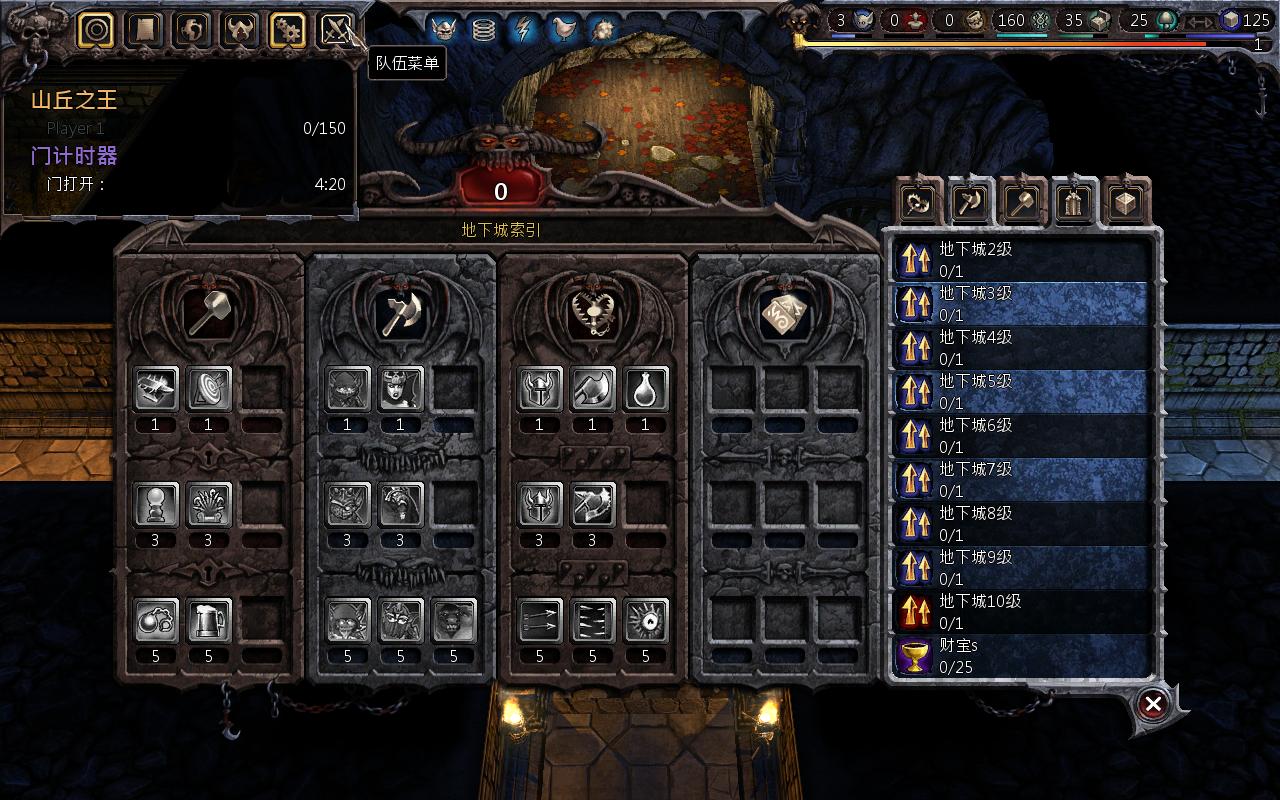The height and width of the screenshot is (800, 1280).
Task: Choose the chicken icon in top bar
Action: (x=564, y=30)
